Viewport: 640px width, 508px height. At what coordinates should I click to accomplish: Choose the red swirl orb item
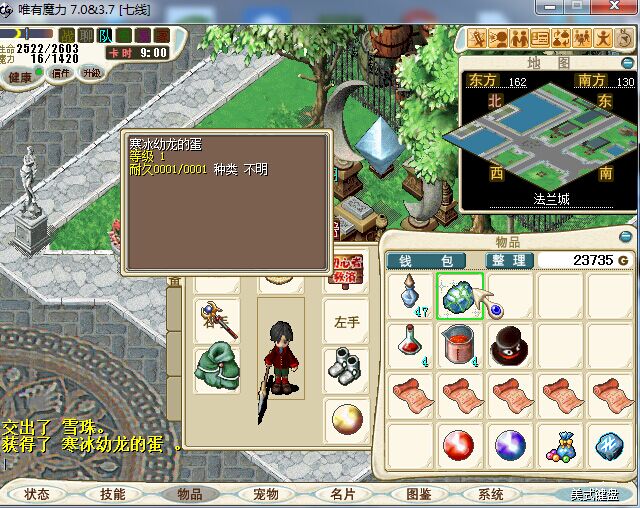tap(460, 443)
